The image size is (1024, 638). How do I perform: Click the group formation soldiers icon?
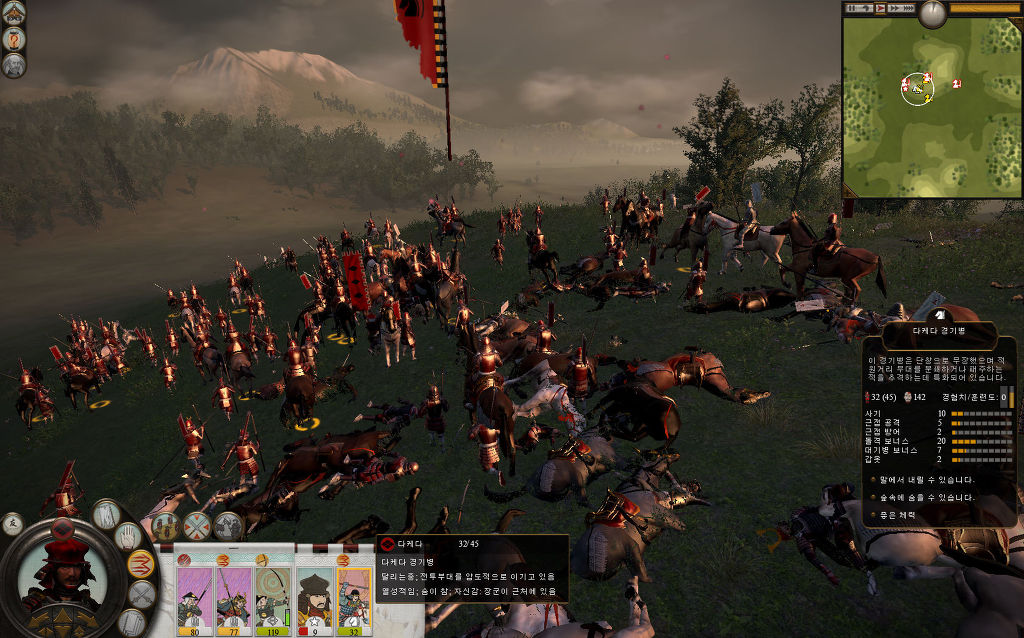(165, 525)
